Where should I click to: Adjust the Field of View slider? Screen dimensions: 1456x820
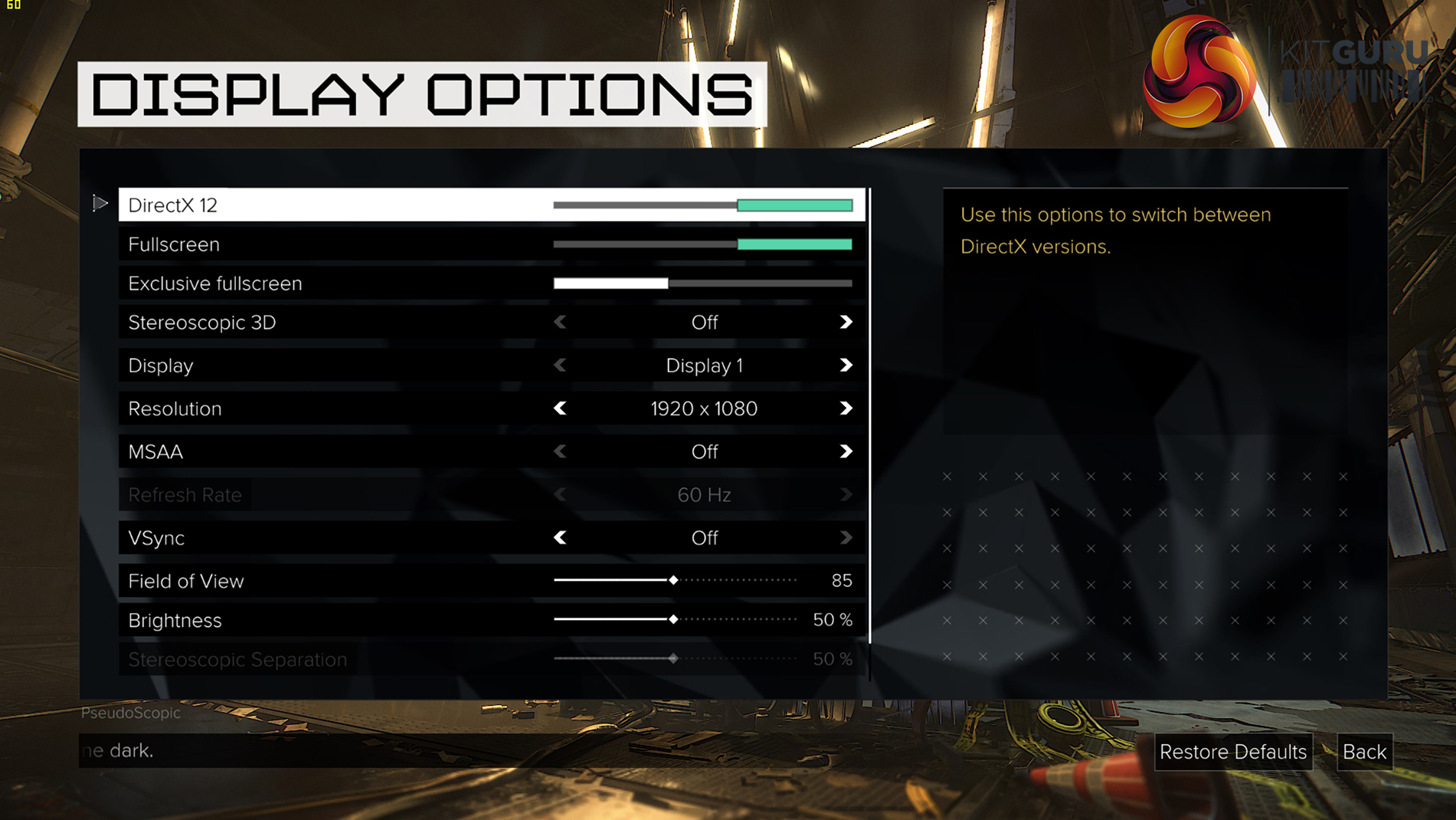[x=673, y=580]
